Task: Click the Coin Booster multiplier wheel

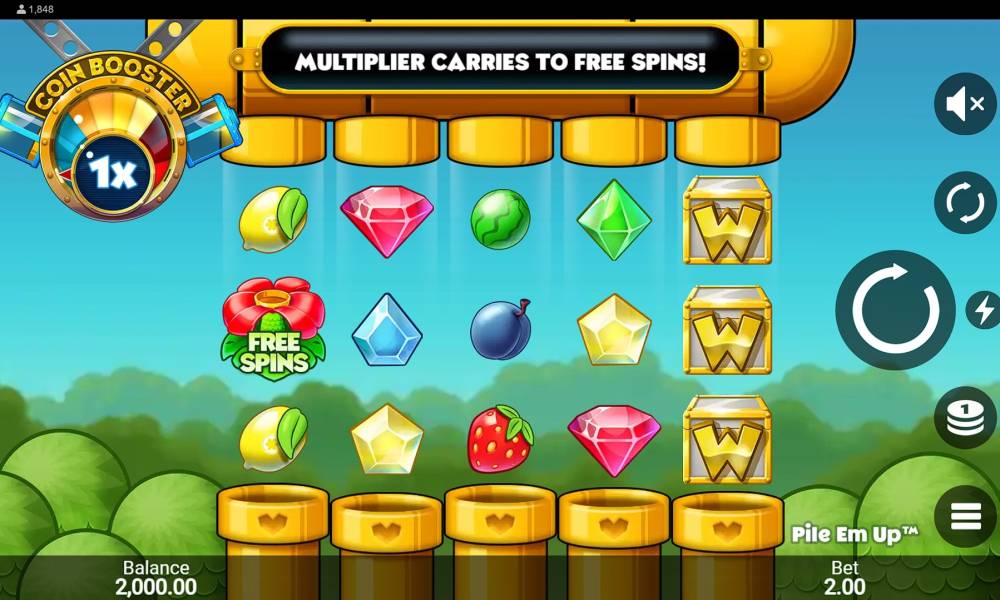Action: tap(113, 160)
